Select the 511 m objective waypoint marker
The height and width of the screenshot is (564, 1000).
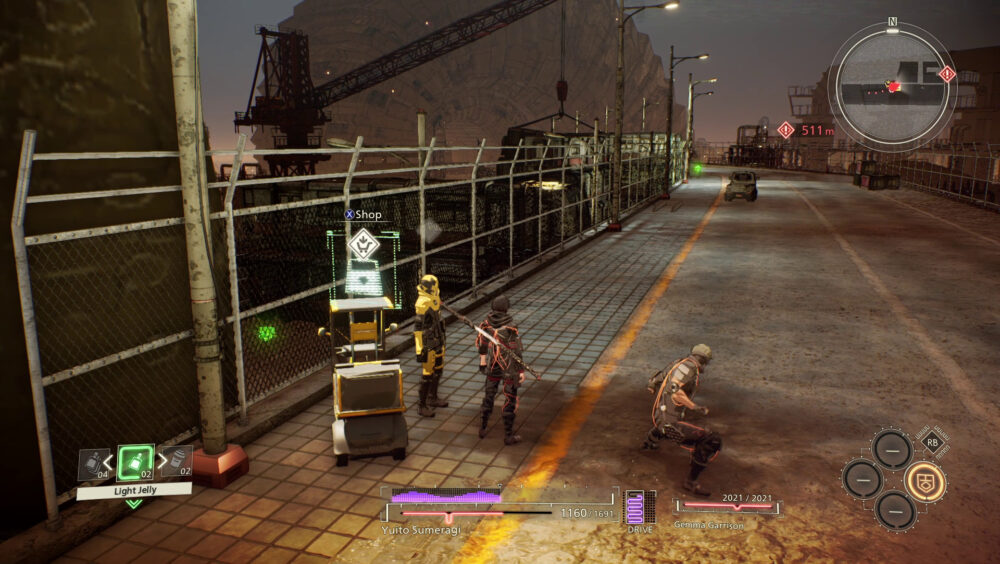[x=786, y=130]
